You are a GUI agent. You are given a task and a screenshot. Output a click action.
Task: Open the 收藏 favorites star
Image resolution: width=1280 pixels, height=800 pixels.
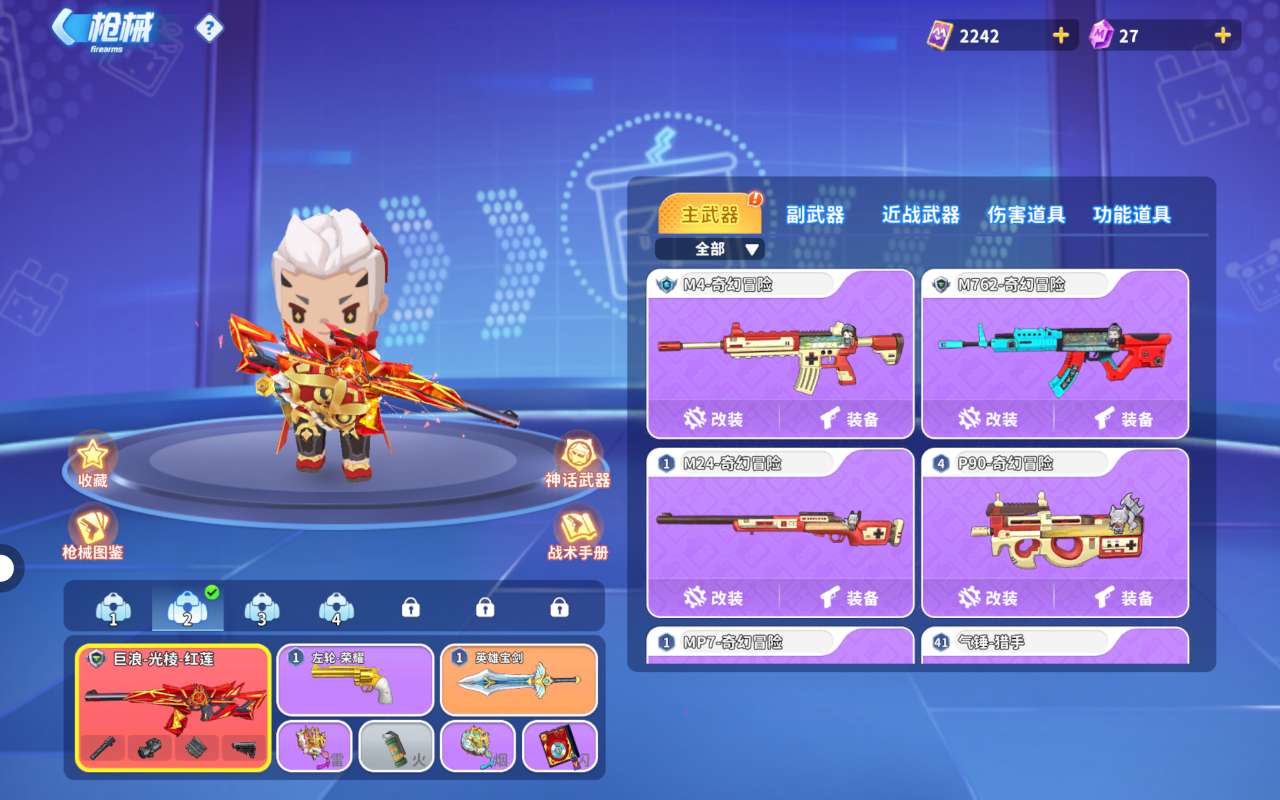(x=92, y=460)
